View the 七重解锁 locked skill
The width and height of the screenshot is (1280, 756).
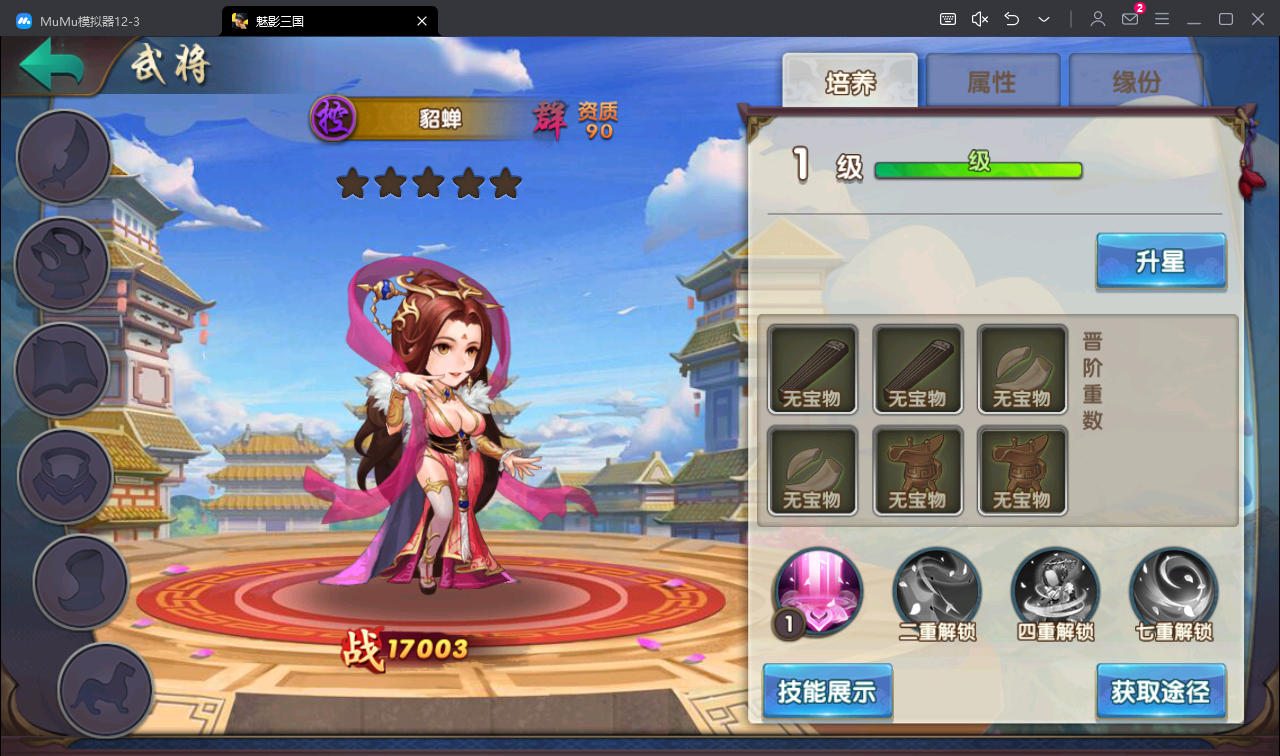click(1173, 592)
